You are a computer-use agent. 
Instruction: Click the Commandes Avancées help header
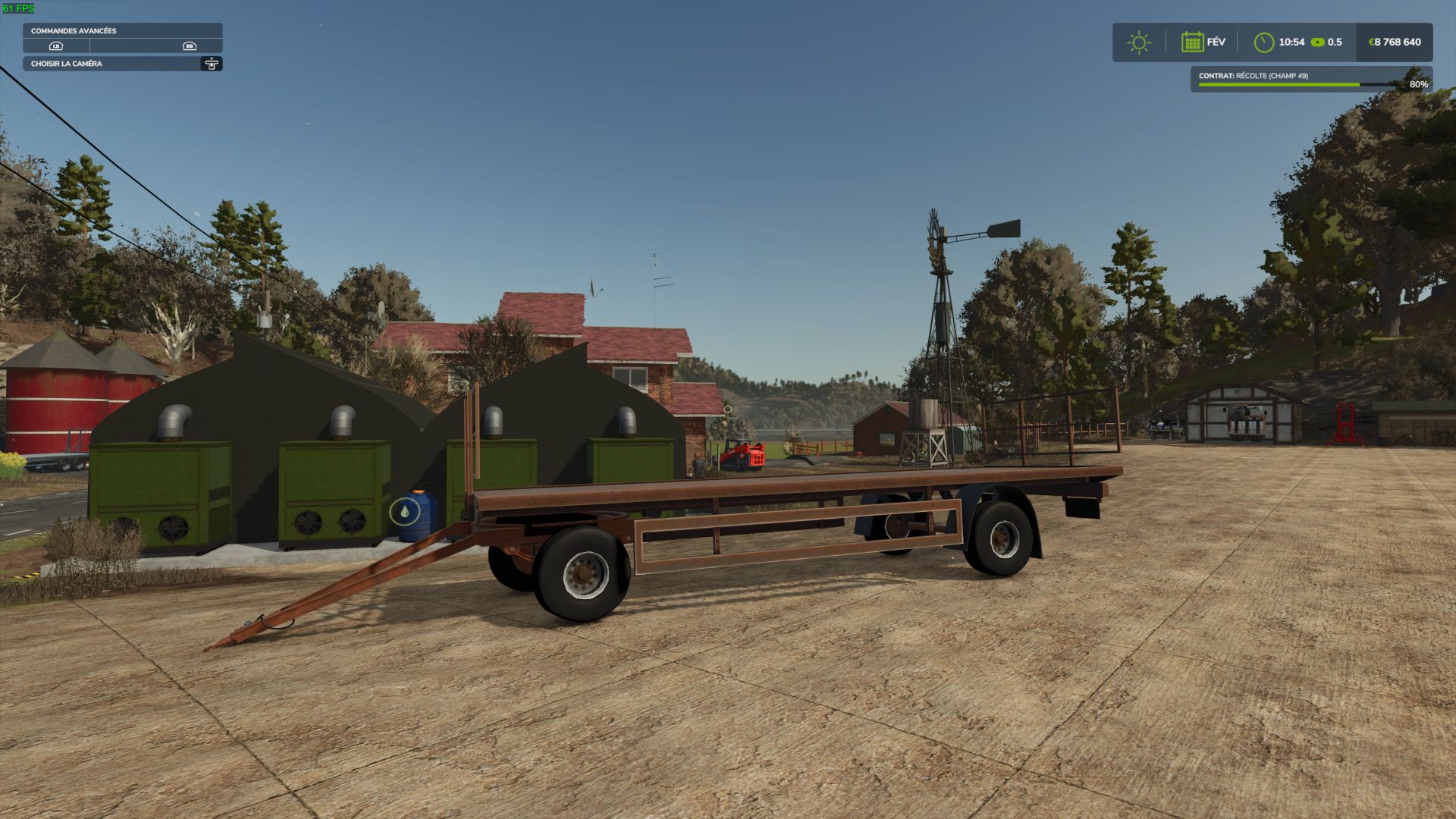tap(122, 31)
